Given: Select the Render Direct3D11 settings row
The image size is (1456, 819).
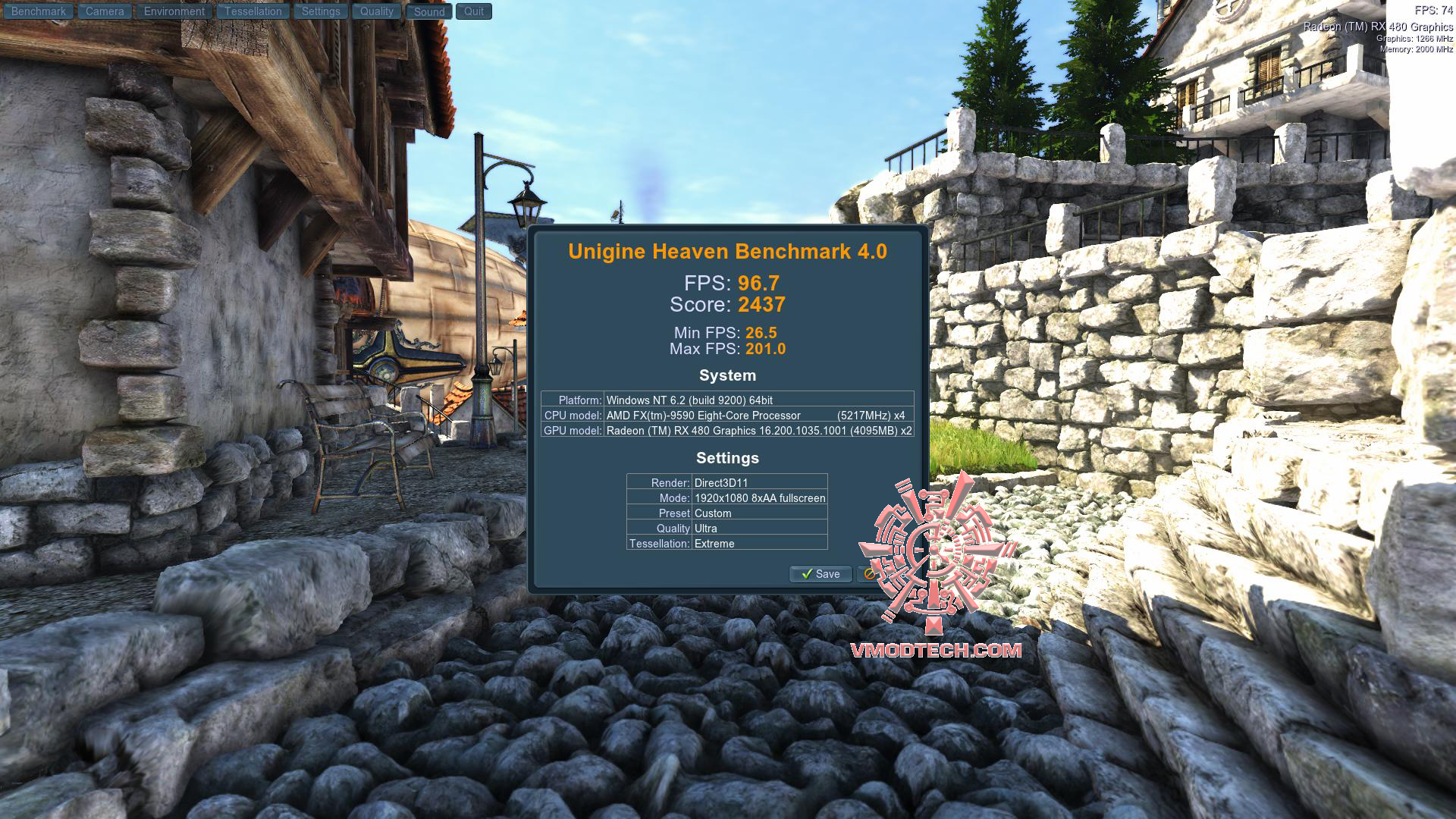Looking at the screenshot, I should [x=726, y=482].
